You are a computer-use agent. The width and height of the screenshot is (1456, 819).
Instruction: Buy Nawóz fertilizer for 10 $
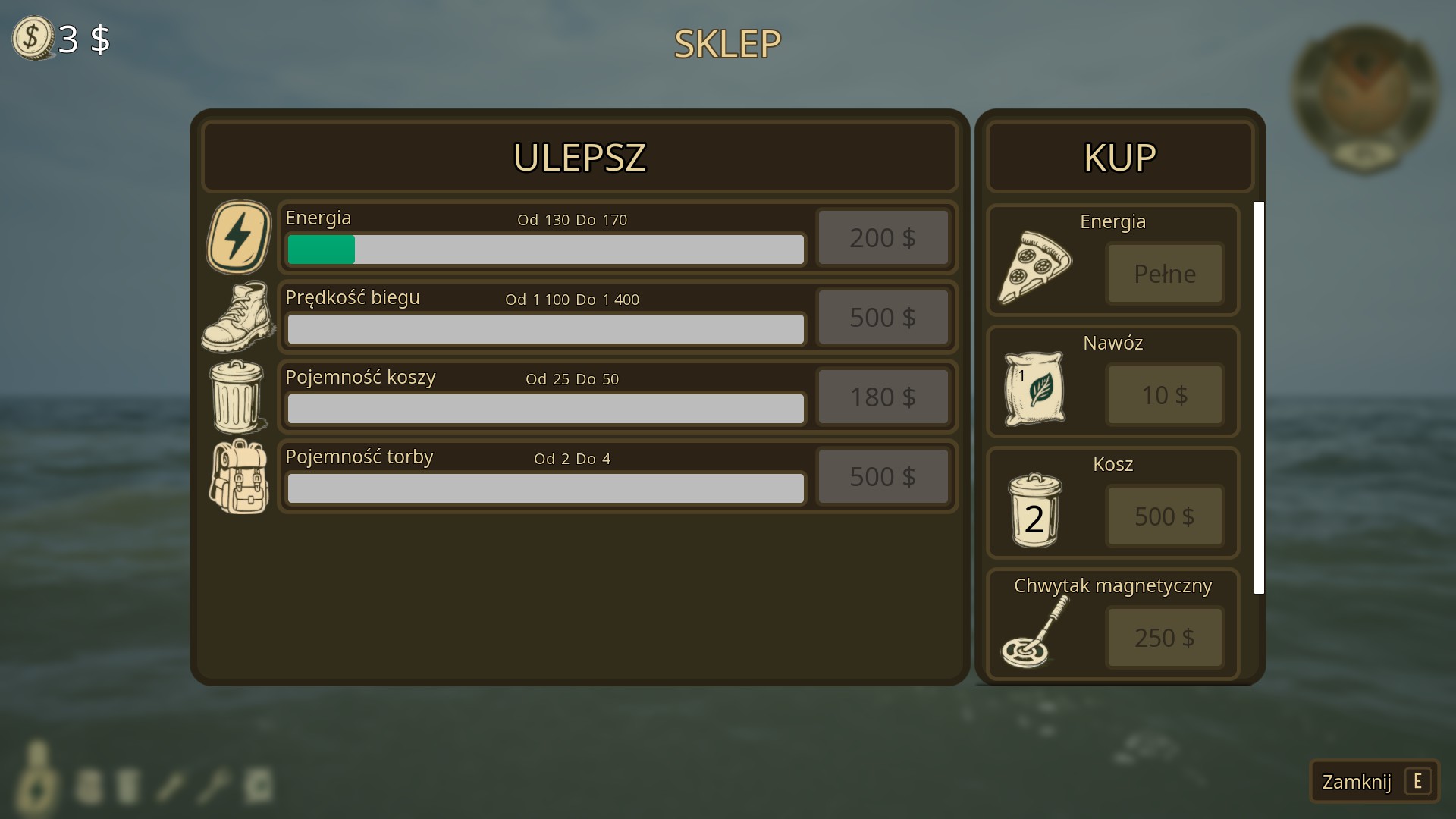(x=1164, y=395)
